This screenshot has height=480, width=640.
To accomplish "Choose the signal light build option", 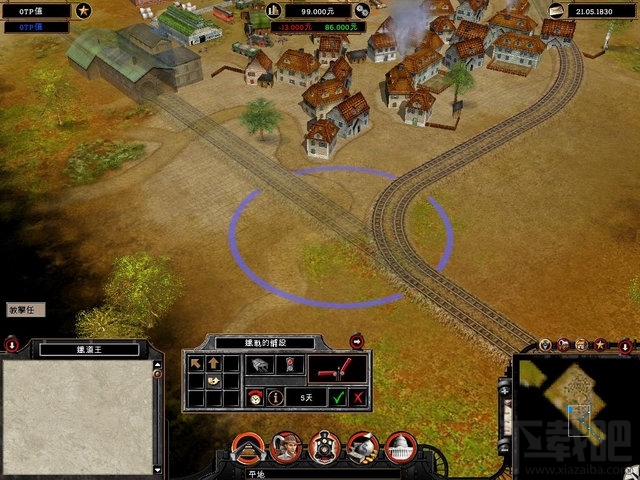I will point(287,366).
